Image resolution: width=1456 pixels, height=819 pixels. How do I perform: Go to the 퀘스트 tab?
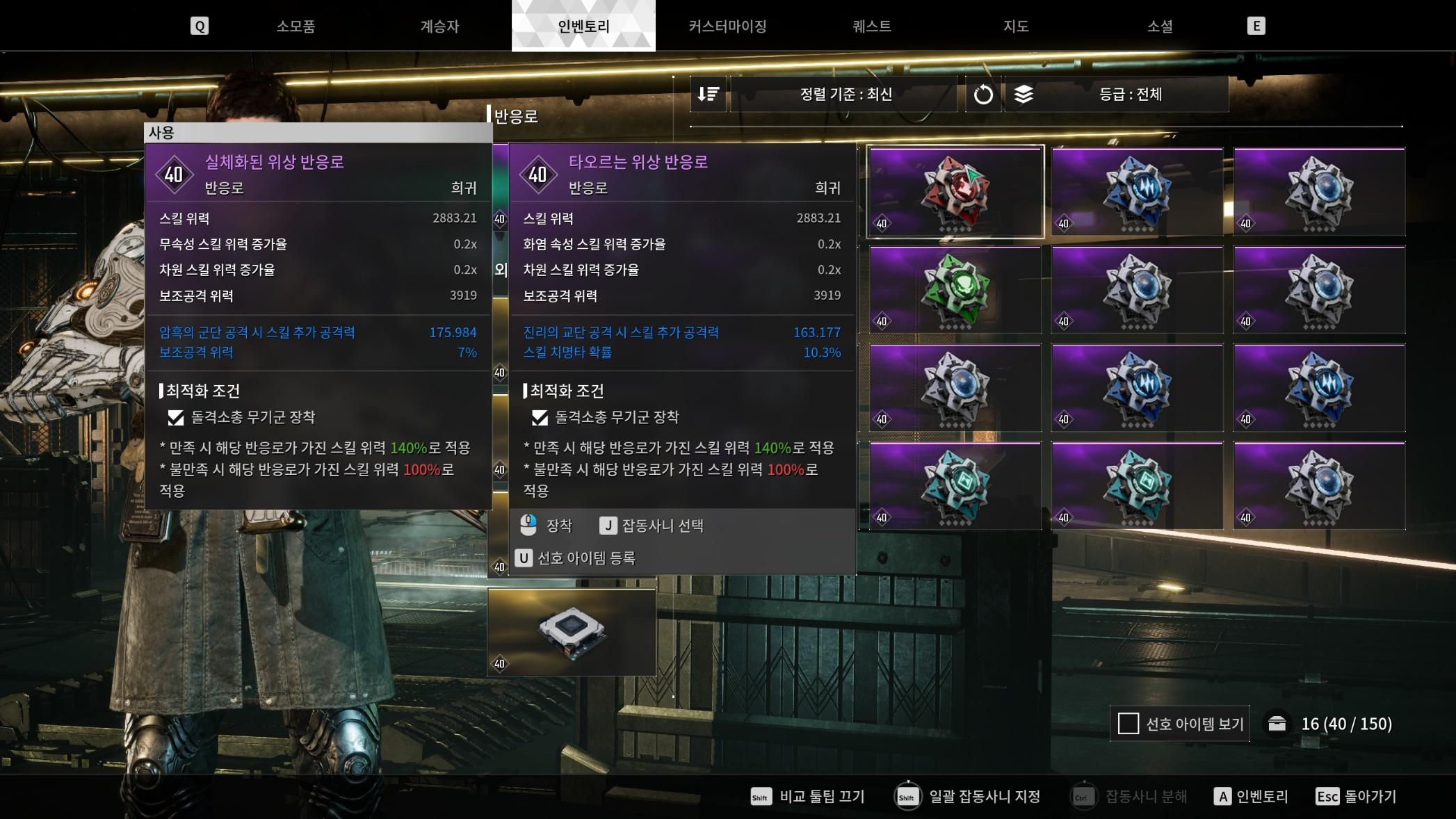click(871, 26)
